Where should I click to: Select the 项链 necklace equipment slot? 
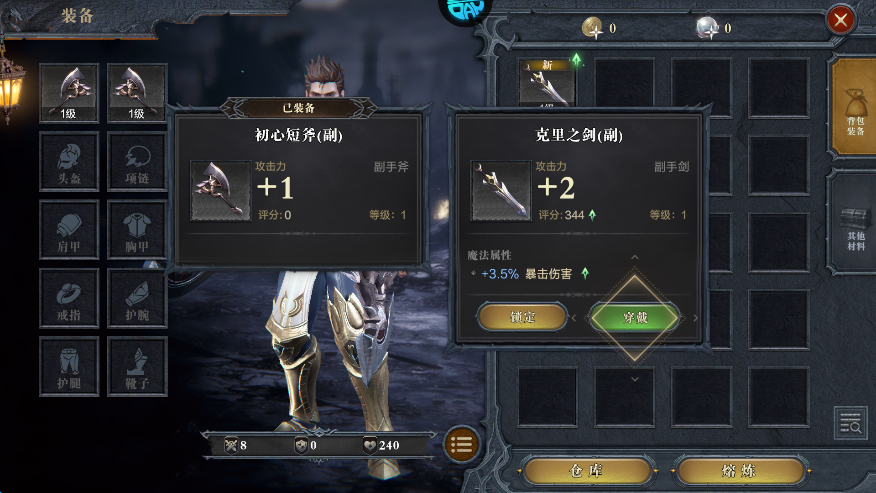[x=137, y=162]
